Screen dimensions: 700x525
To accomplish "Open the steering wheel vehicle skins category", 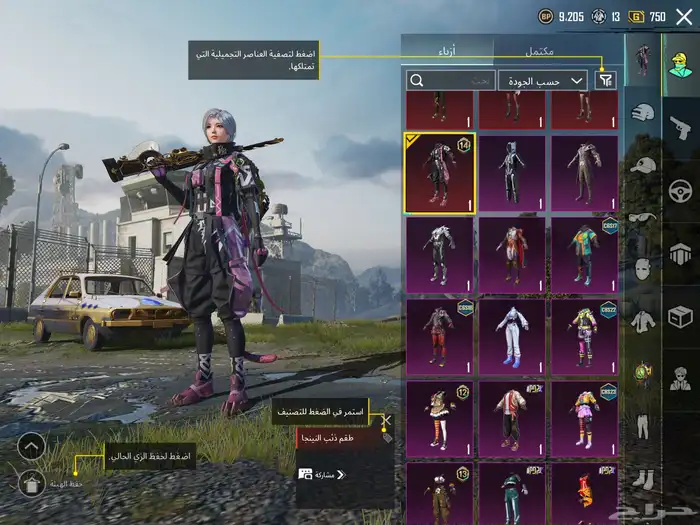I will tap(680, 188).
